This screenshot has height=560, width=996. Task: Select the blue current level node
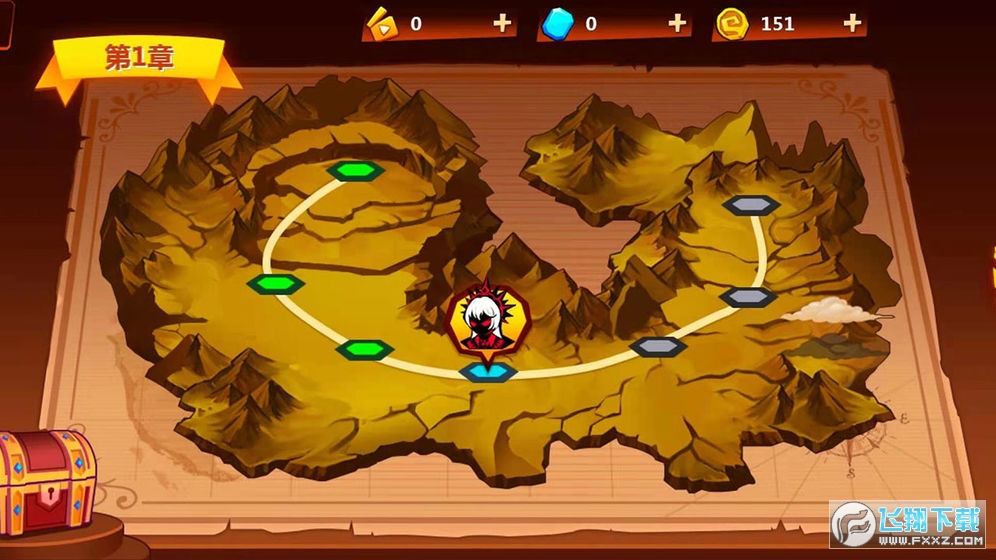click(488, 372)
